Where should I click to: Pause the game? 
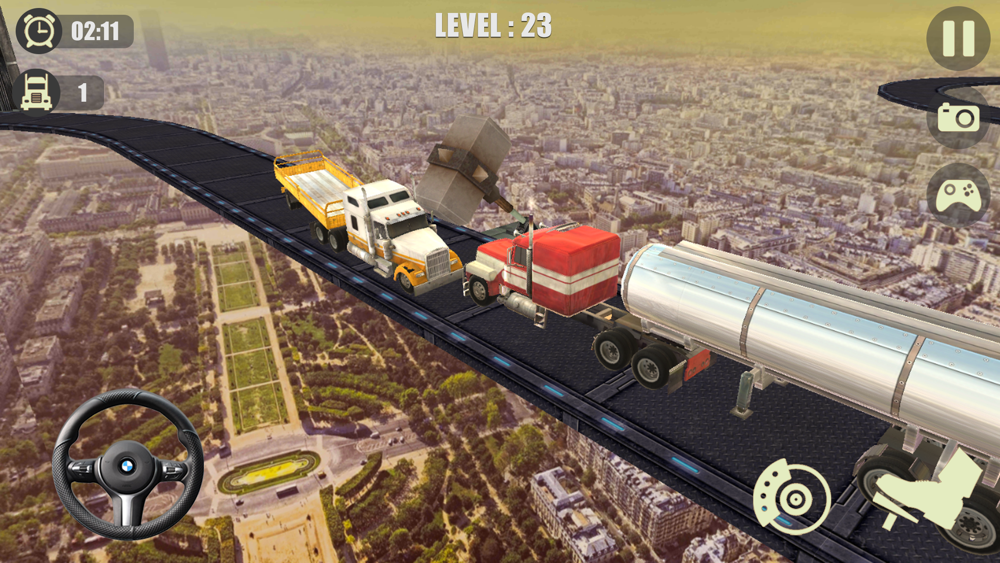point(957,39)
